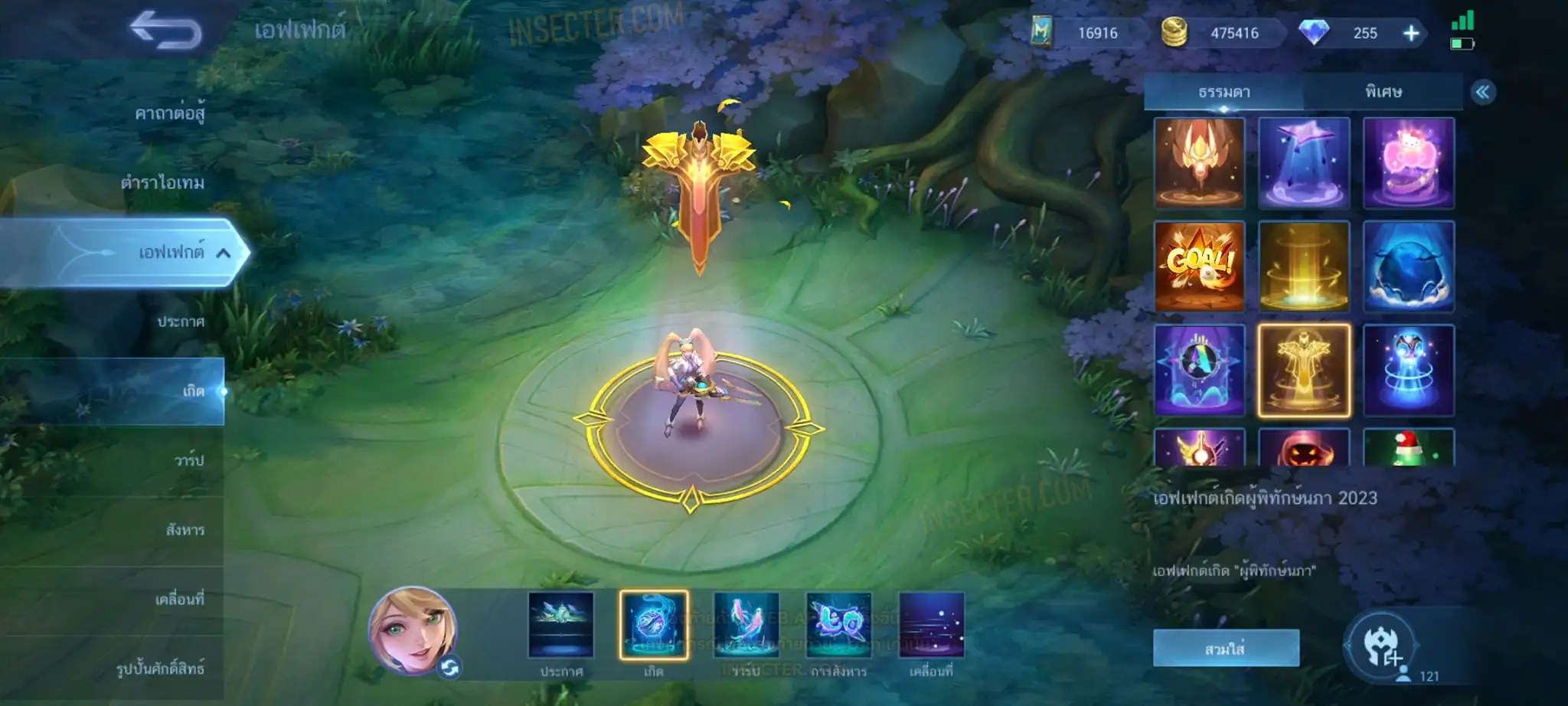The image size is (1568, 706).
Task: Open the รูปปั้นศักดิ์สิทธิ์ menu entry
Action: click(160, 668)
